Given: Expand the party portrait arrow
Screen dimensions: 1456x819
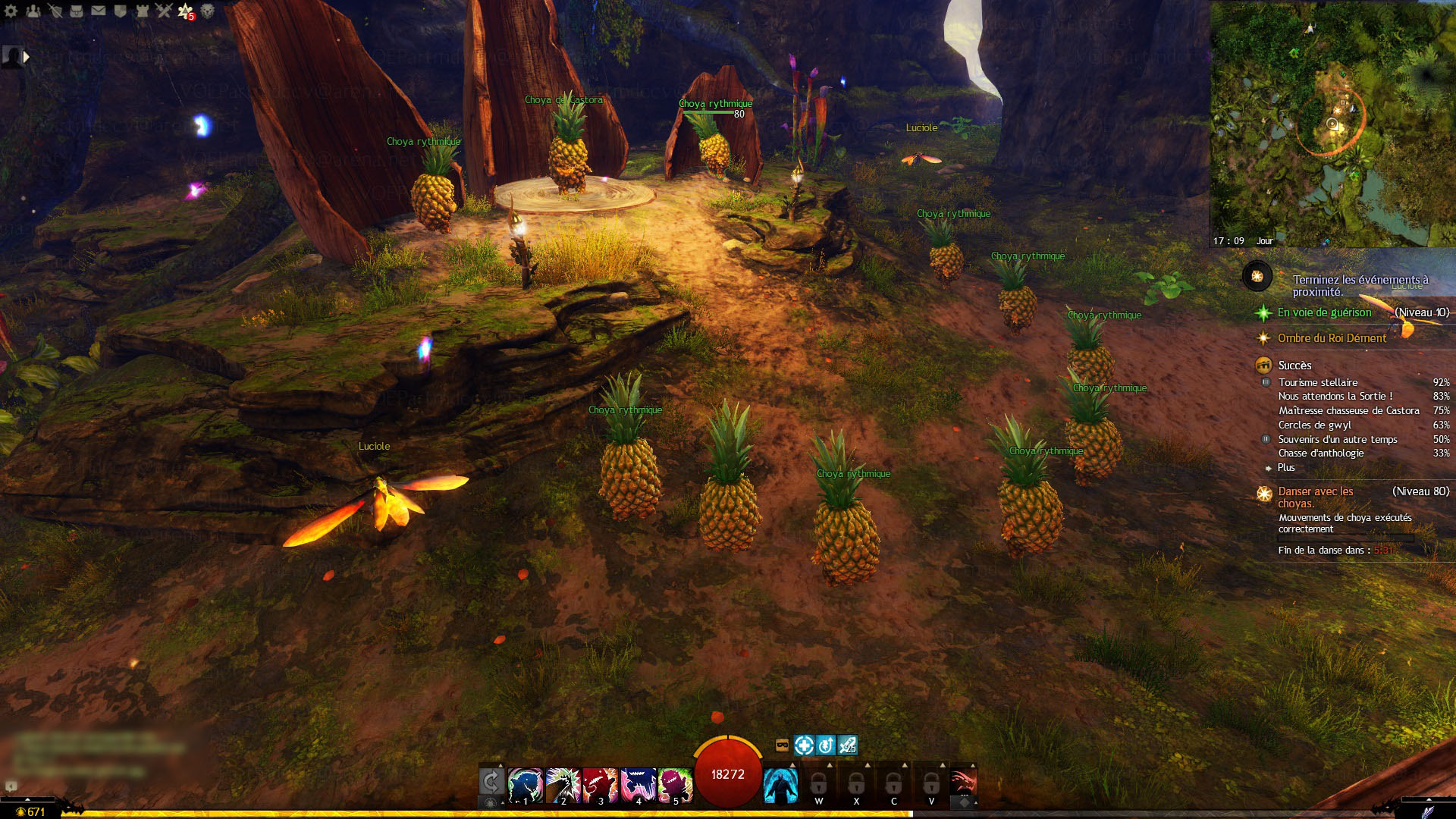Looking at the screenshot, I should pyautogui.click(x=27, y=56).
